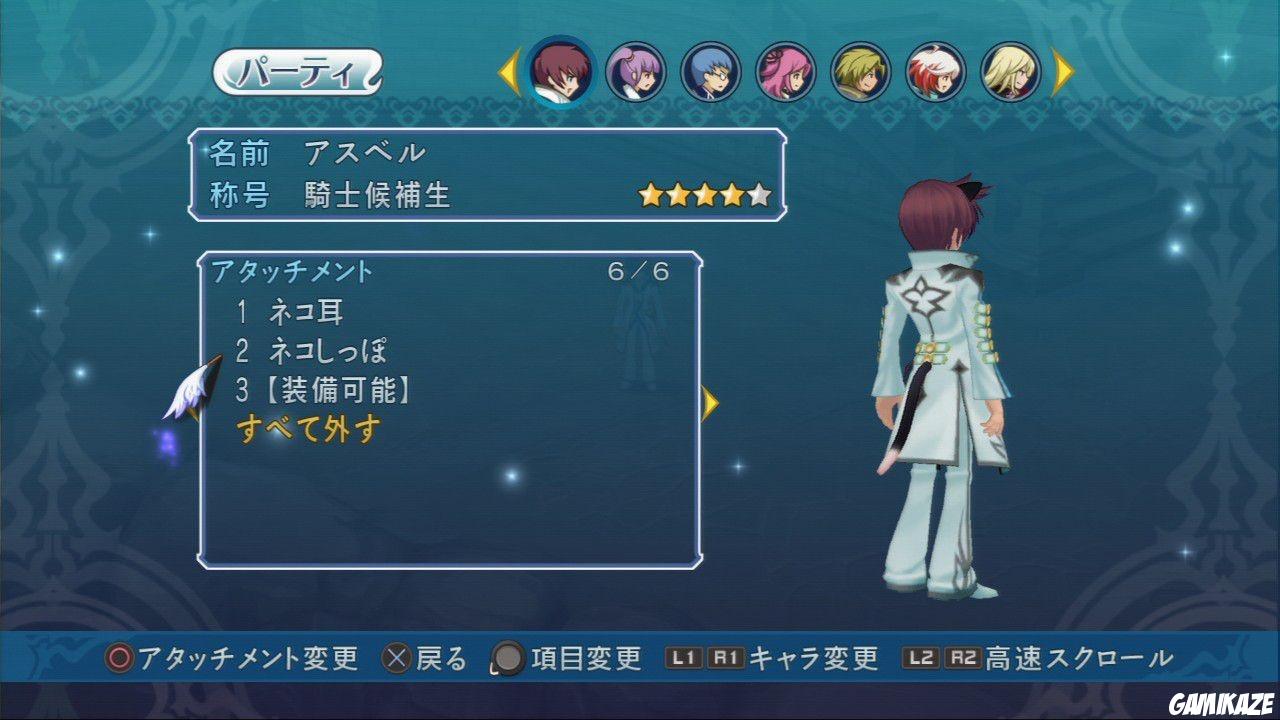Select the purple-haired character portrait
1280x720 pixels.
[x=634, y=73]
